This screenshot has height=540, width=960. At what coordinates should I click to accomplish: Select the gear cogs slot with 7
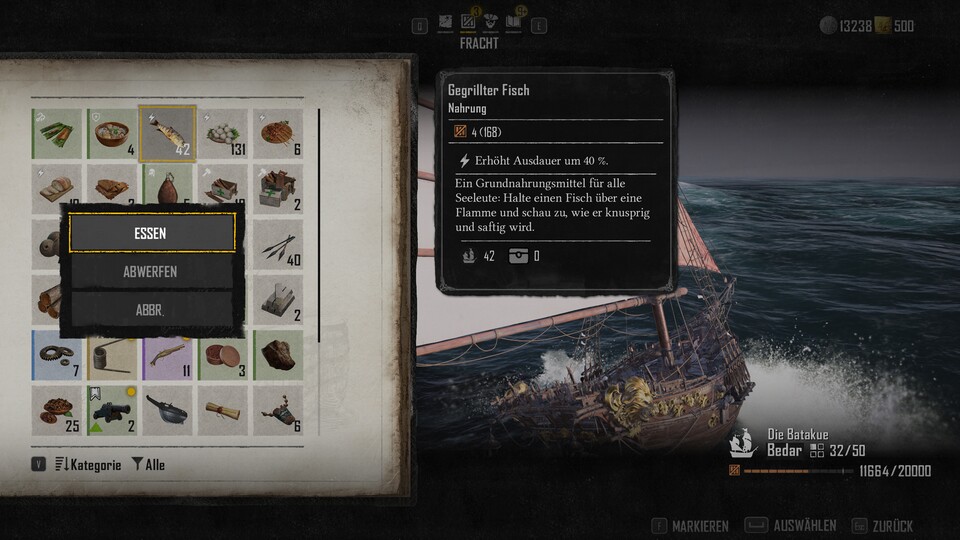(56, 355)
